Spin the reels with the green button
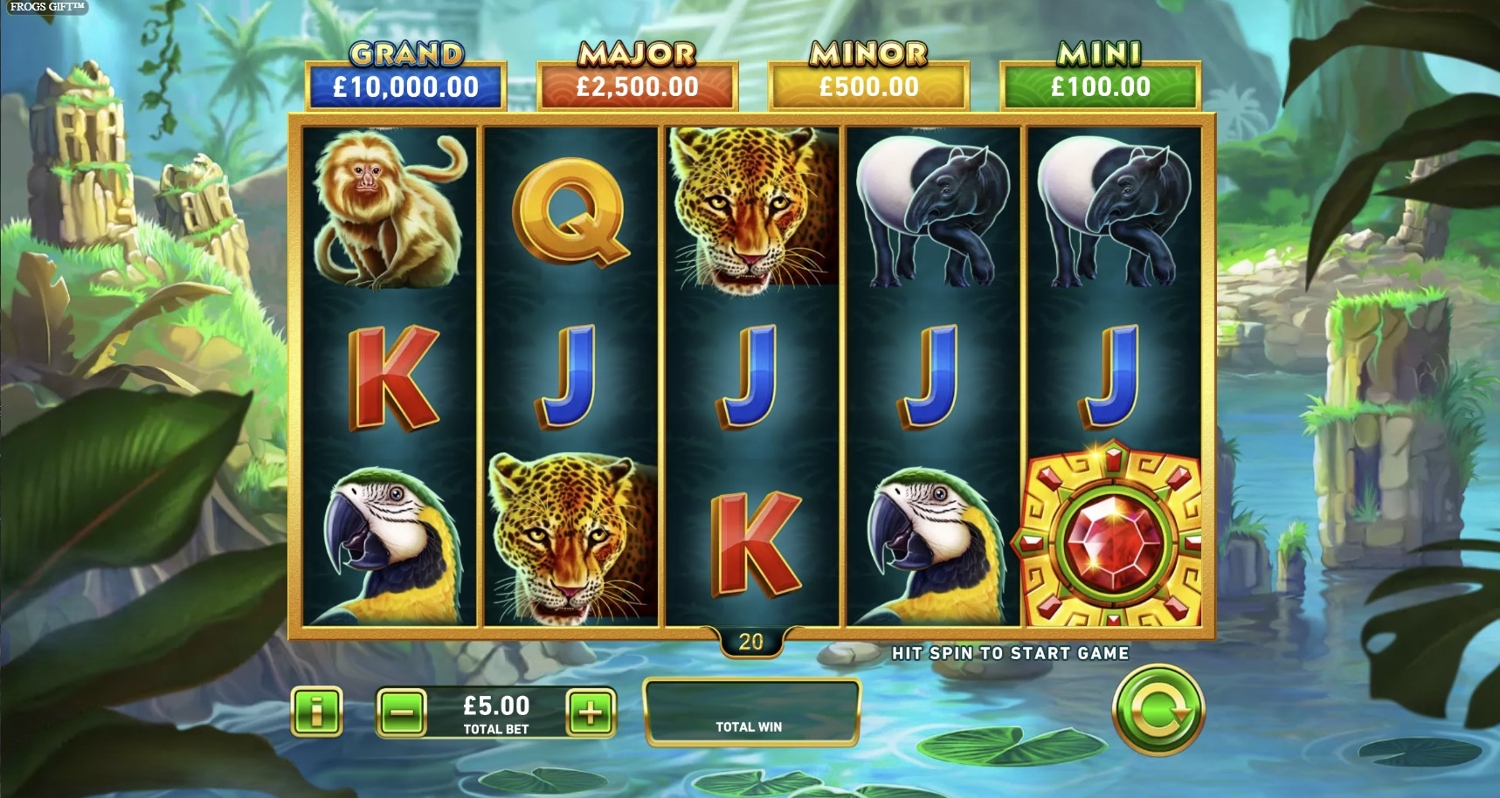 [x=1158, y=710]
